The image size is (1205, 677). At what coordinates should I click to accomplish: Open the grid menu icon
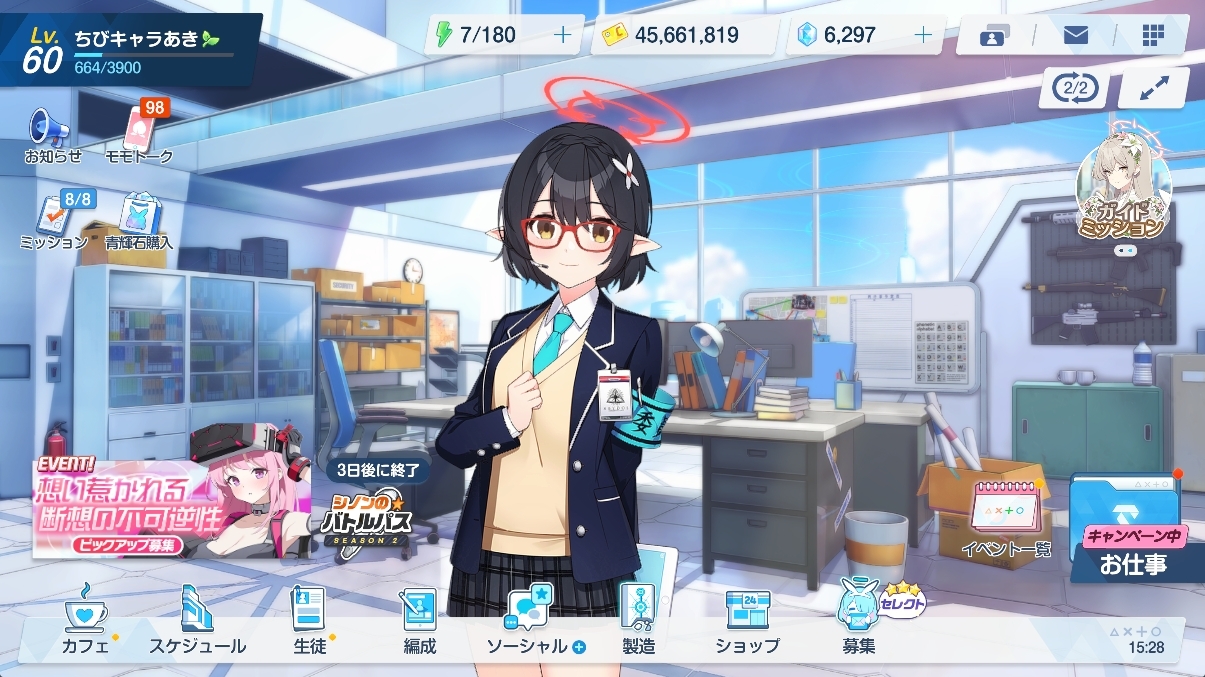(x=1153, y=35)
